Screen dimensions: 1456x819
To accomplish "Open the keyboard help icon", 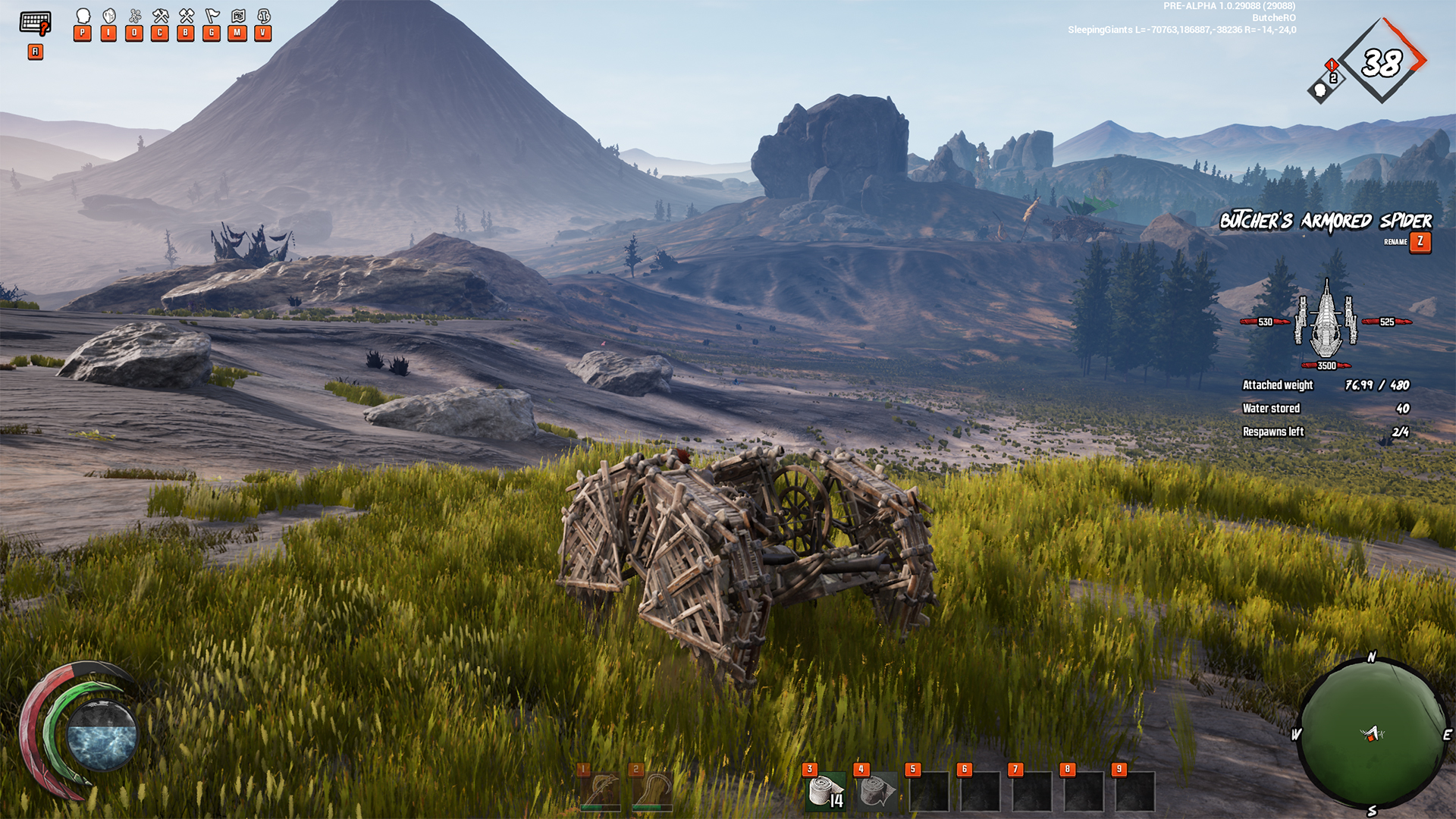I will click(x=35, y=24).
